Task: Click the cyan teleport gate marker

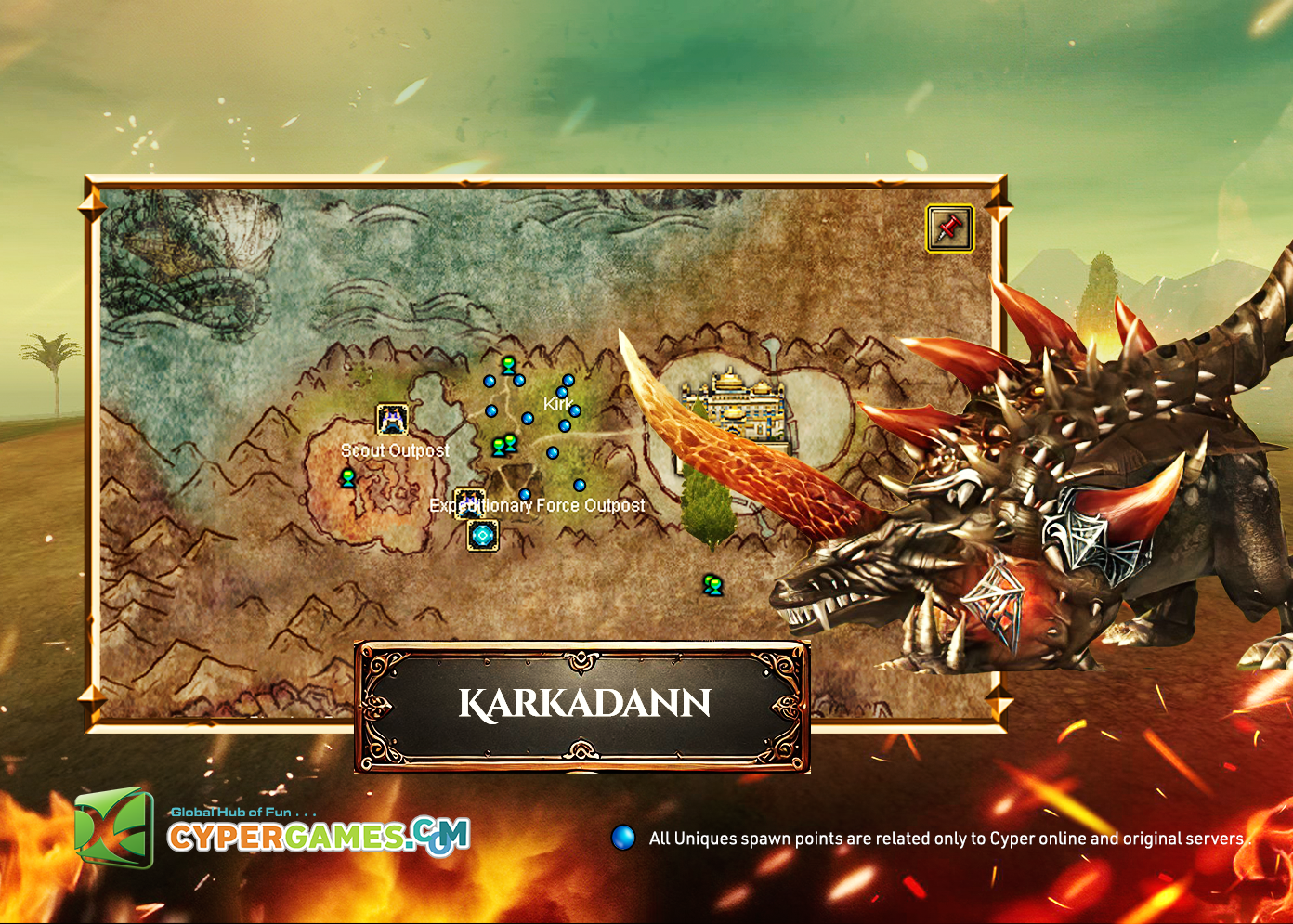Action: click(x=482, y=535)
